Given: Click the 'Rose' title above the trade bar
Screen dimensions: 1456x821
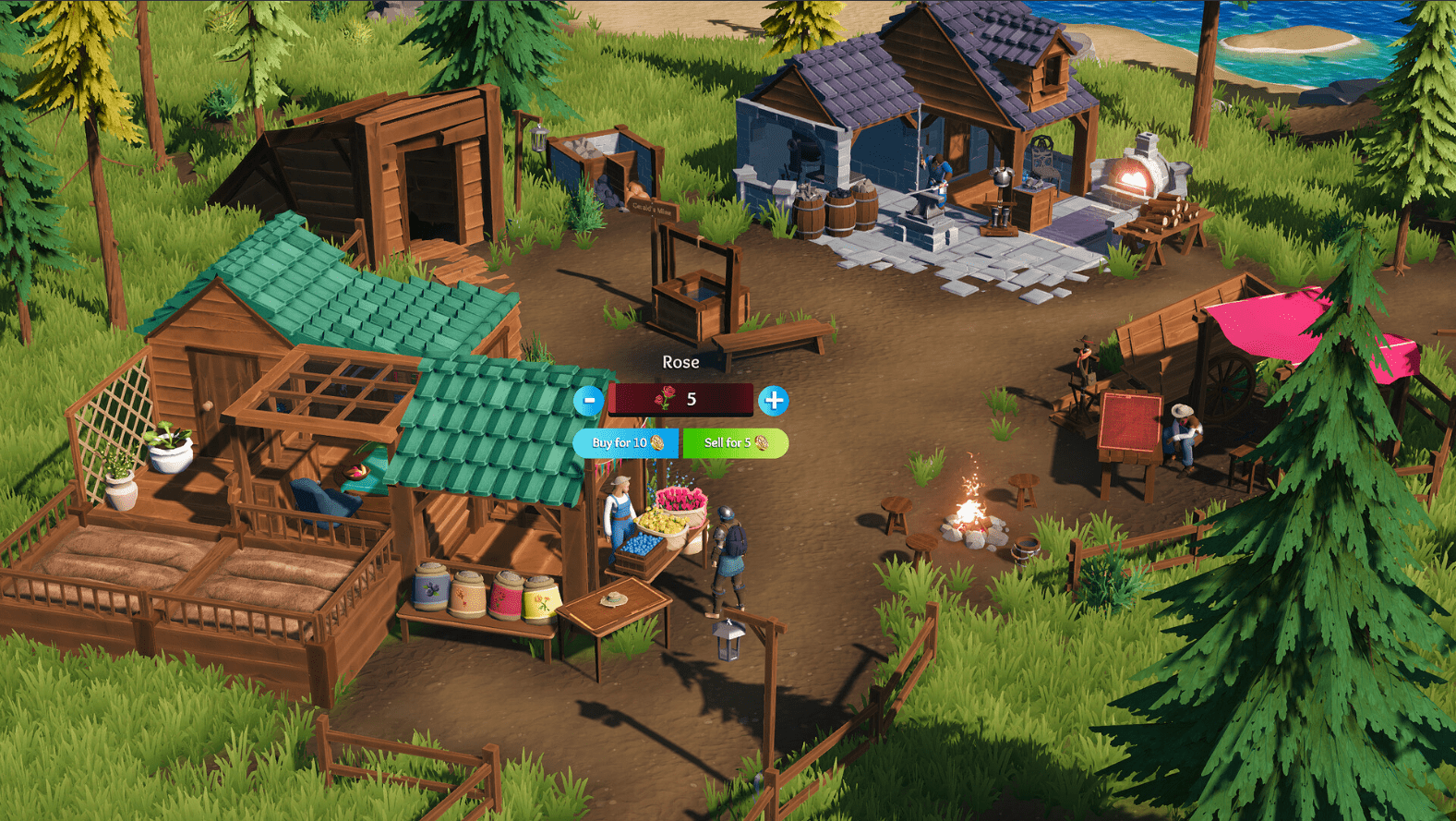Looking at the screenshot, I should point(680,361).
